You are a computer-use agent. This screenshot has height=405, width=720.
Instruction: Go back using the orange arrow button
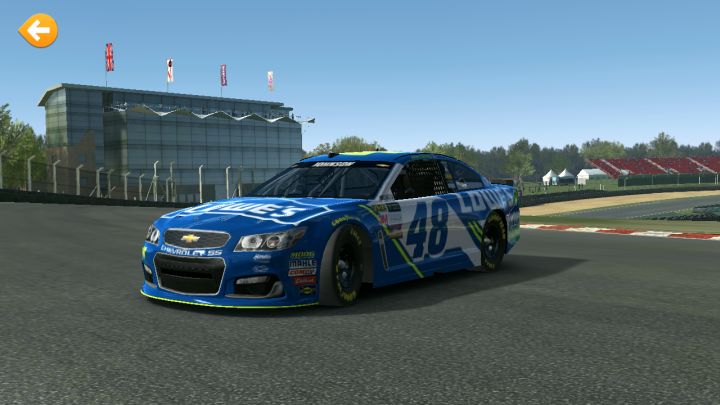coord(38,31)
